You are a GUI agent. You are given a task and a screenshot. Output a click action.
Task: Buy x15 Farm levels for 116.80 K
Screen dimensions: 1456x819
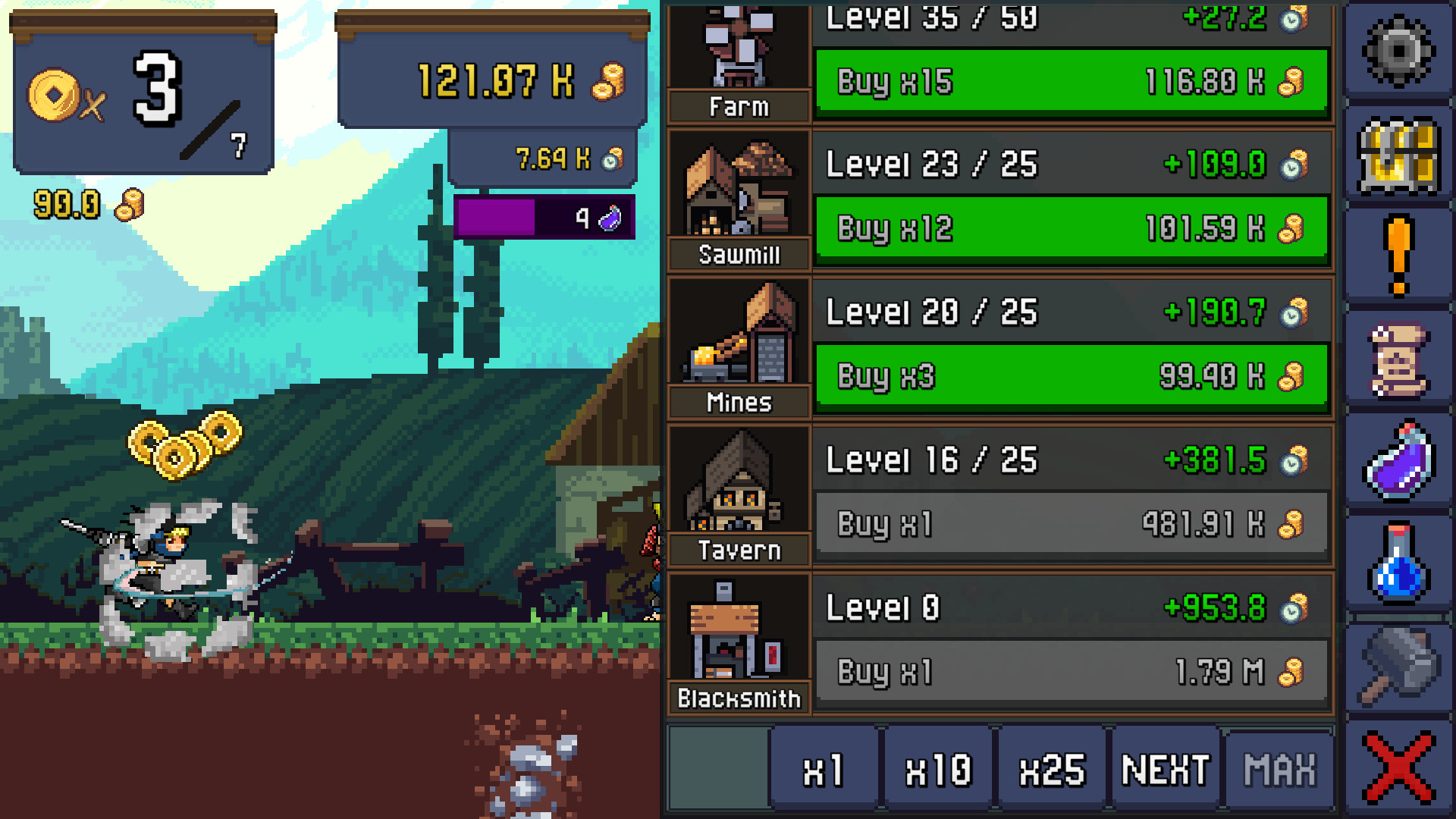coord(1071,82)
